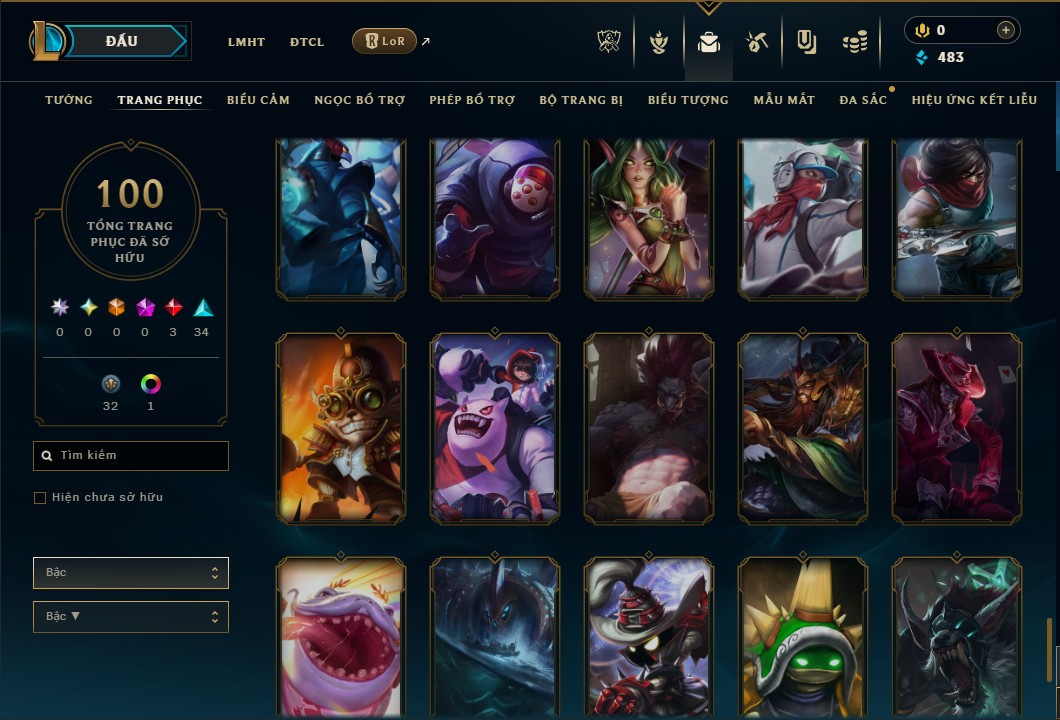The height and width of the screenshot is (720, 1060).
Task: Click the Tìm kiếm search field
Action: [131, 456]
